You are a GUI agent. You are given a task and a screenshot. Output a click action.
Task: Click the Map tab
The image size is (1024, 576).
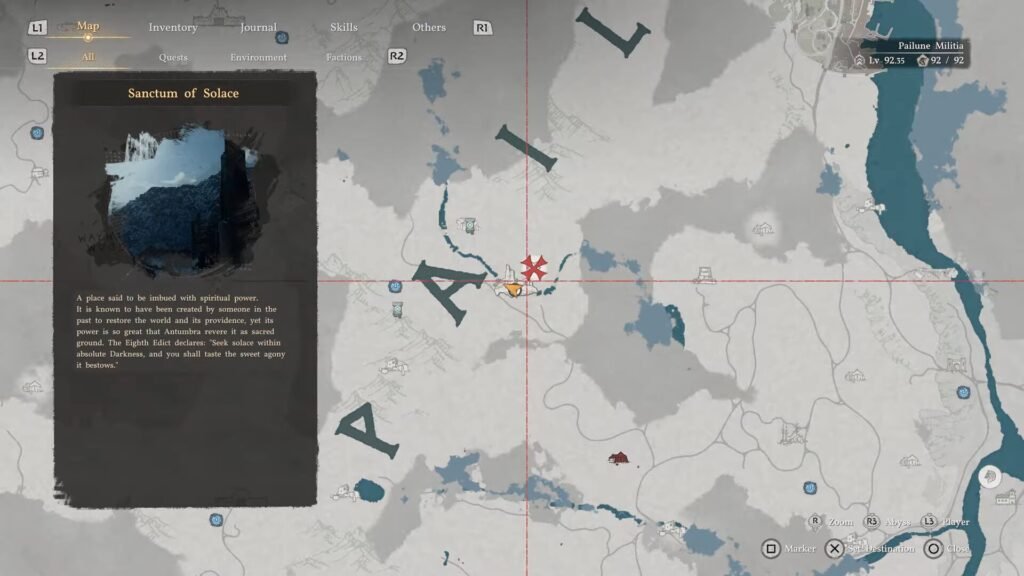pyautogui.click(x=88, y=26)
